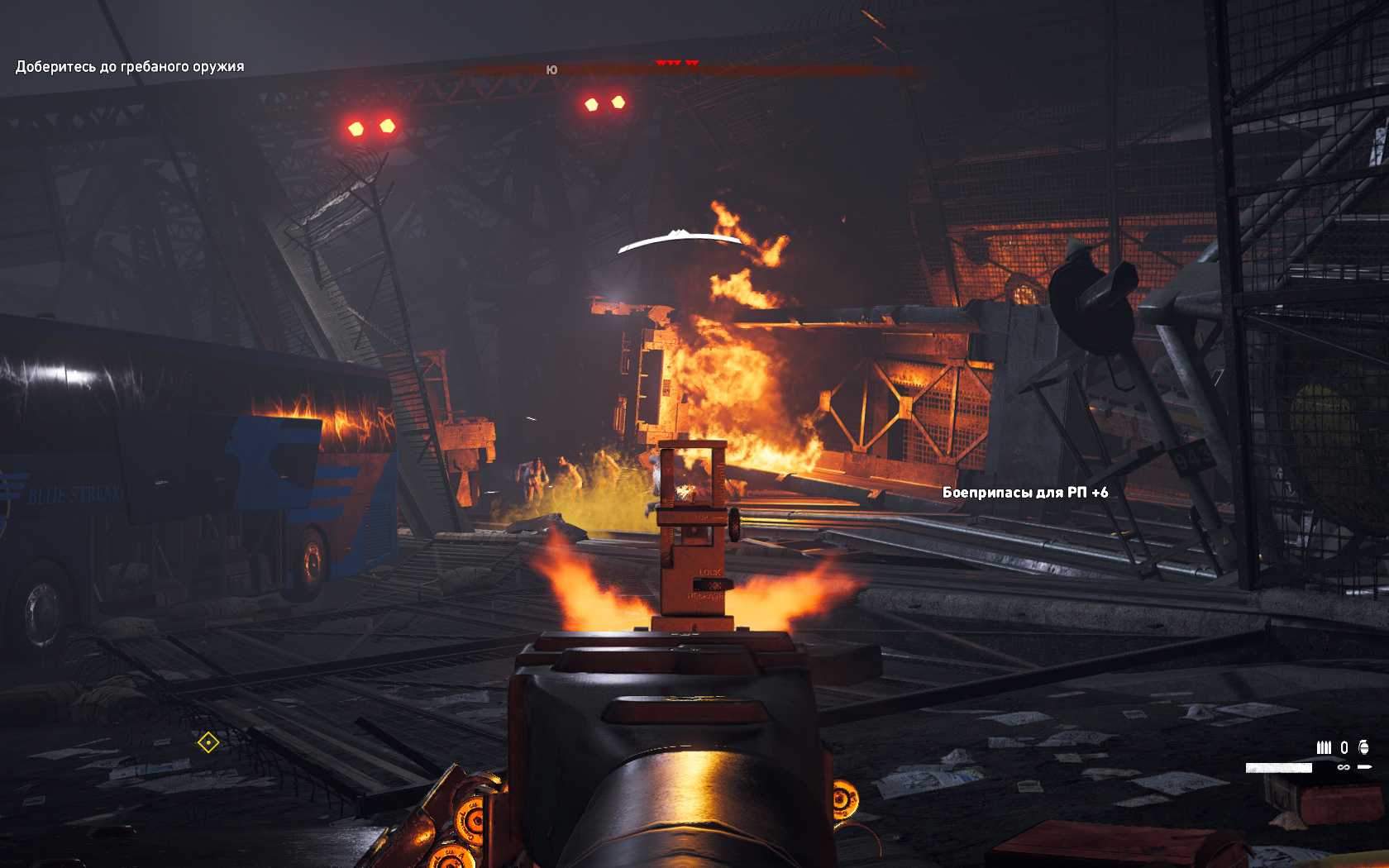The height and width of the screenshot is (868, 1389).
Task: Select the single bullet ammo-type icon
Action: point(1364,767)
